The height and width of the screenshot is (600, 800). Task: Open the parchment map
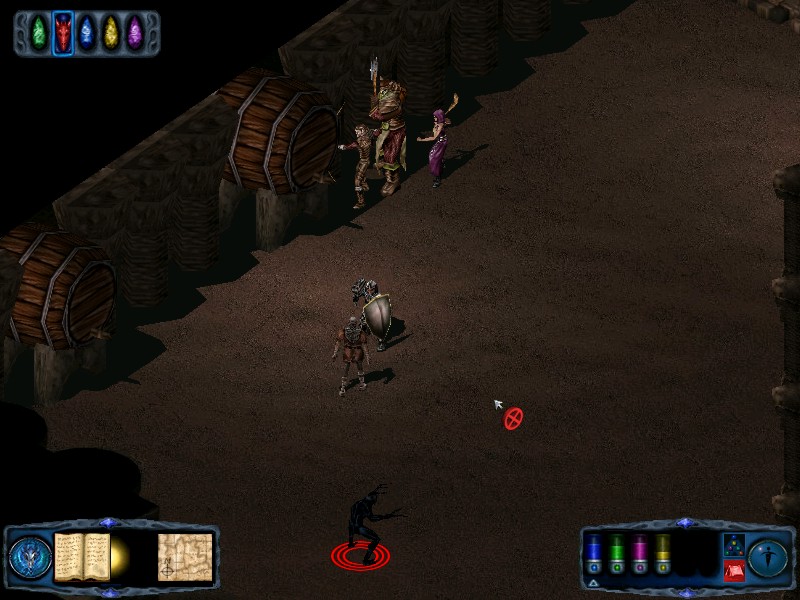coord(184,557)
